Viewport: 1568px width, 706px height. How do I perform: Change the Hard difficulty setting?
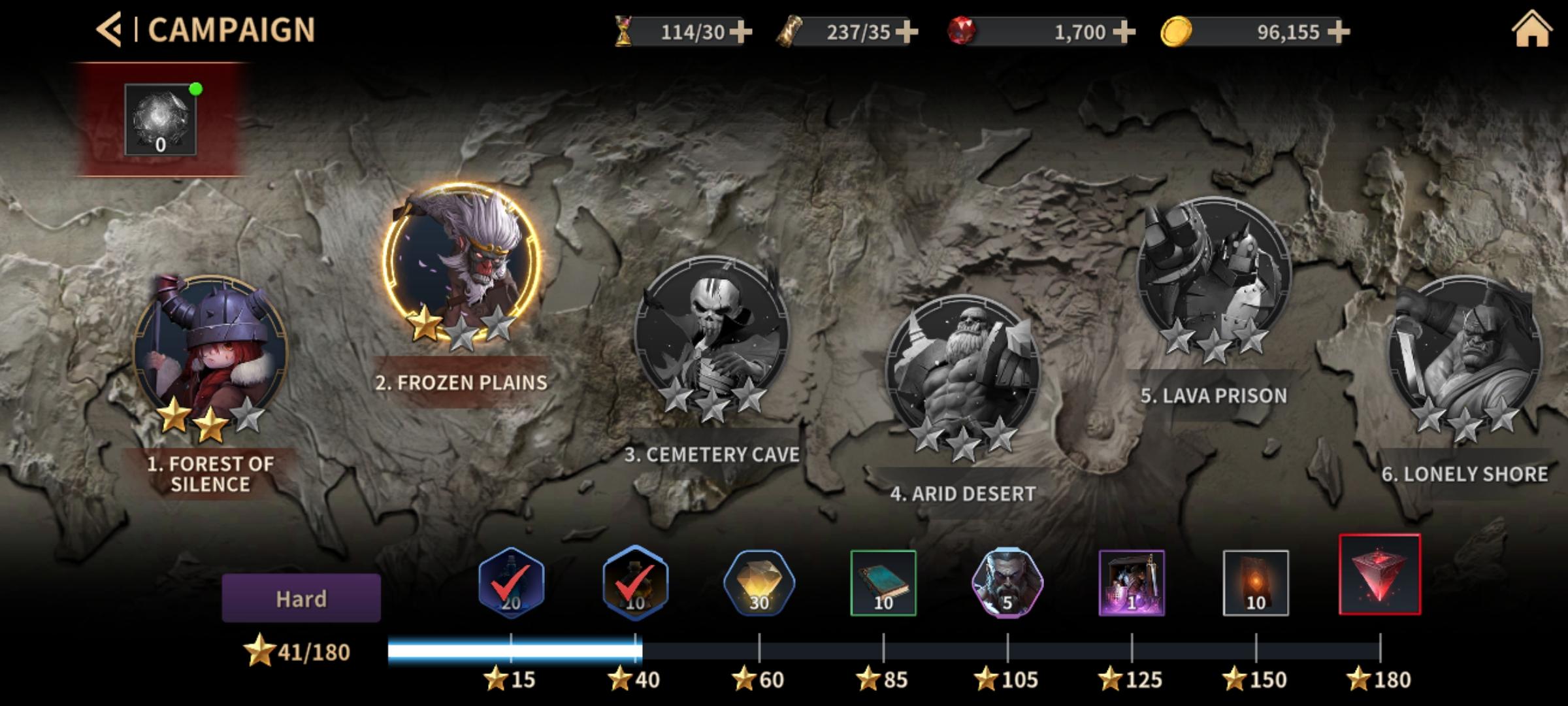pos(301,598)
